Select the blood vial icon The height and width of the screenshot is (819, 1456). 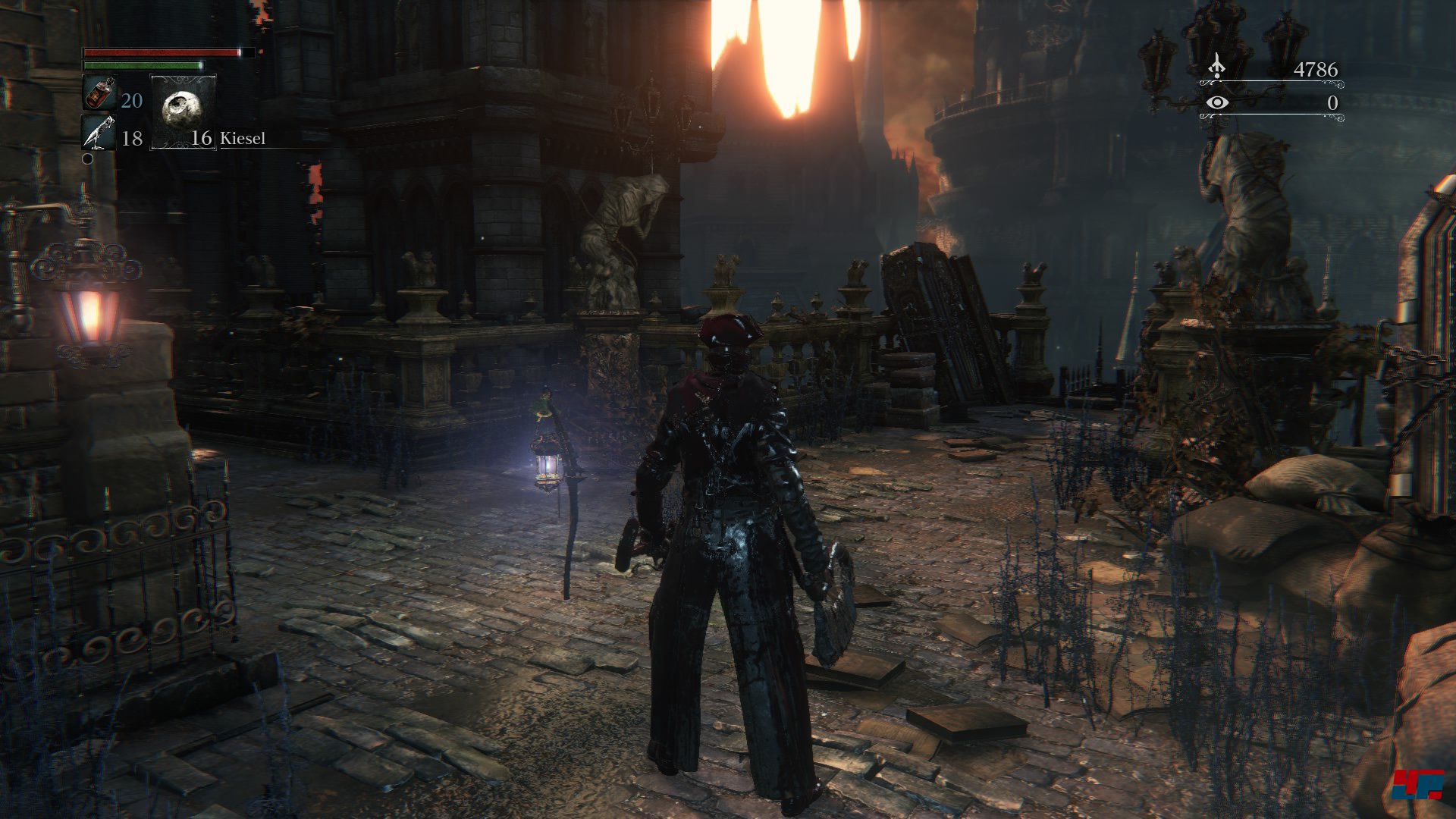click(99, 94)
